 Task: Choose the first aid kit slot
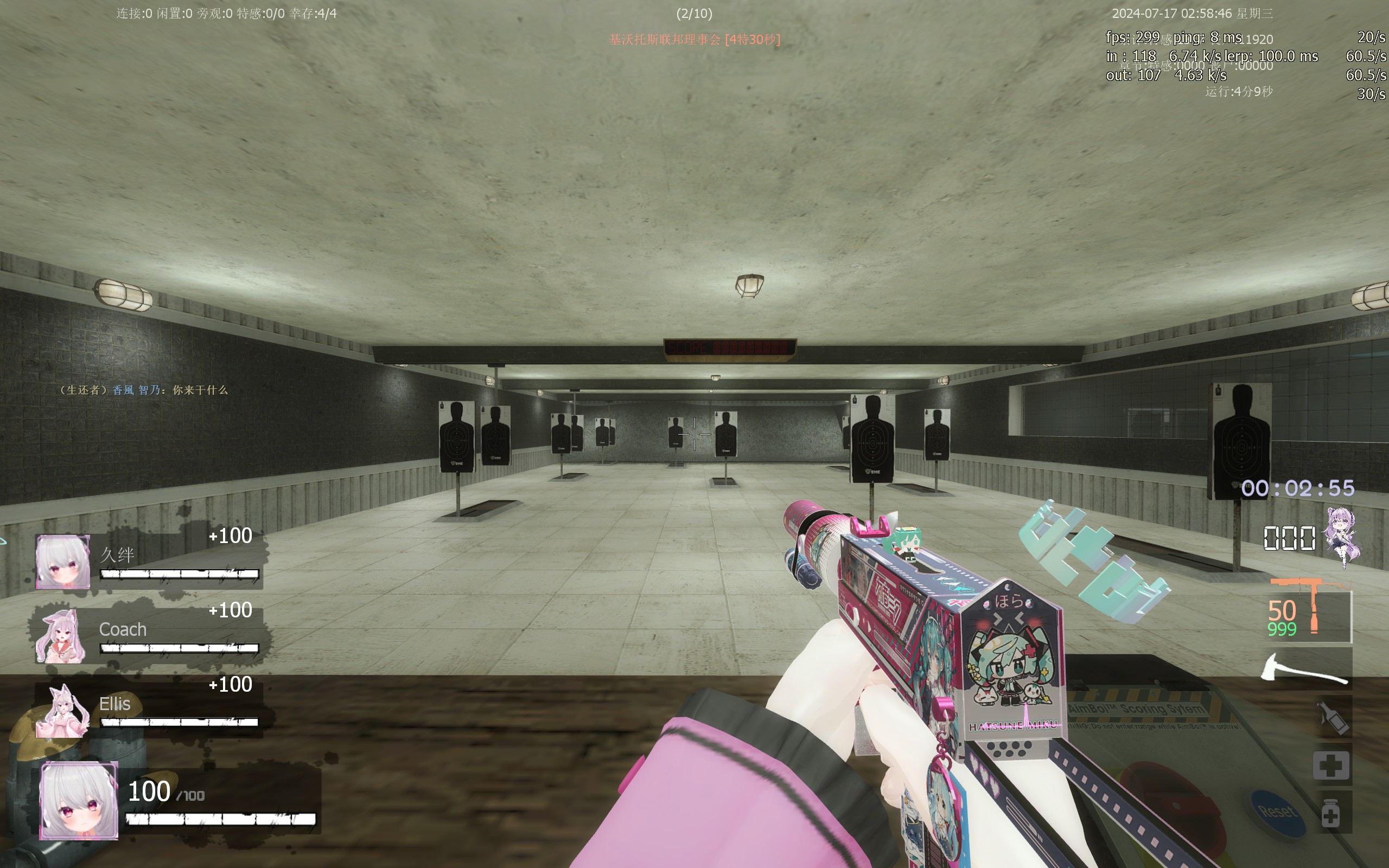pyautogui.click(x=1331, y=765)
